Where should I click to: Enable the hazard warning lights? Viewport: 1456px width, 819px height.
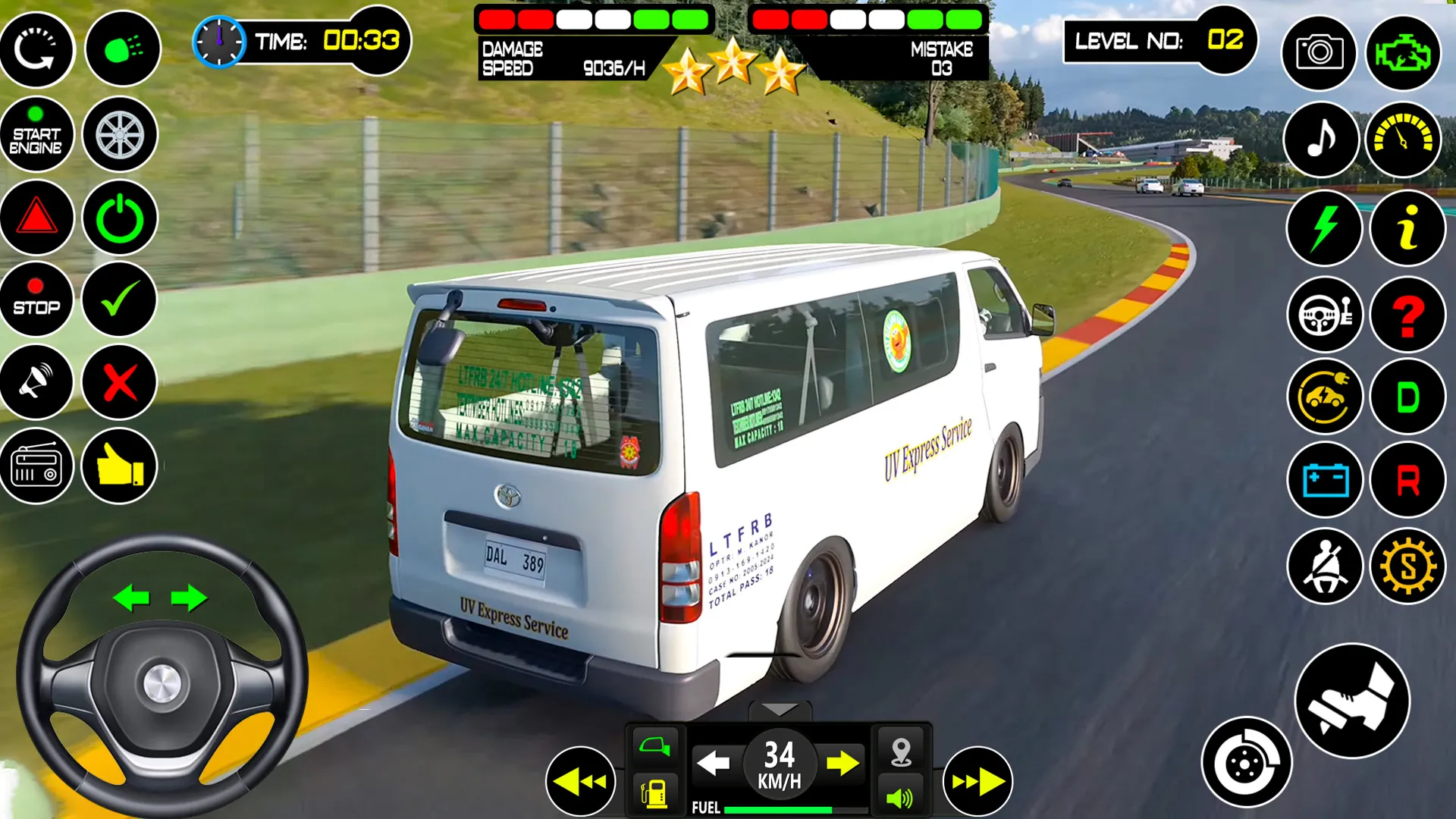click(37, 218)
